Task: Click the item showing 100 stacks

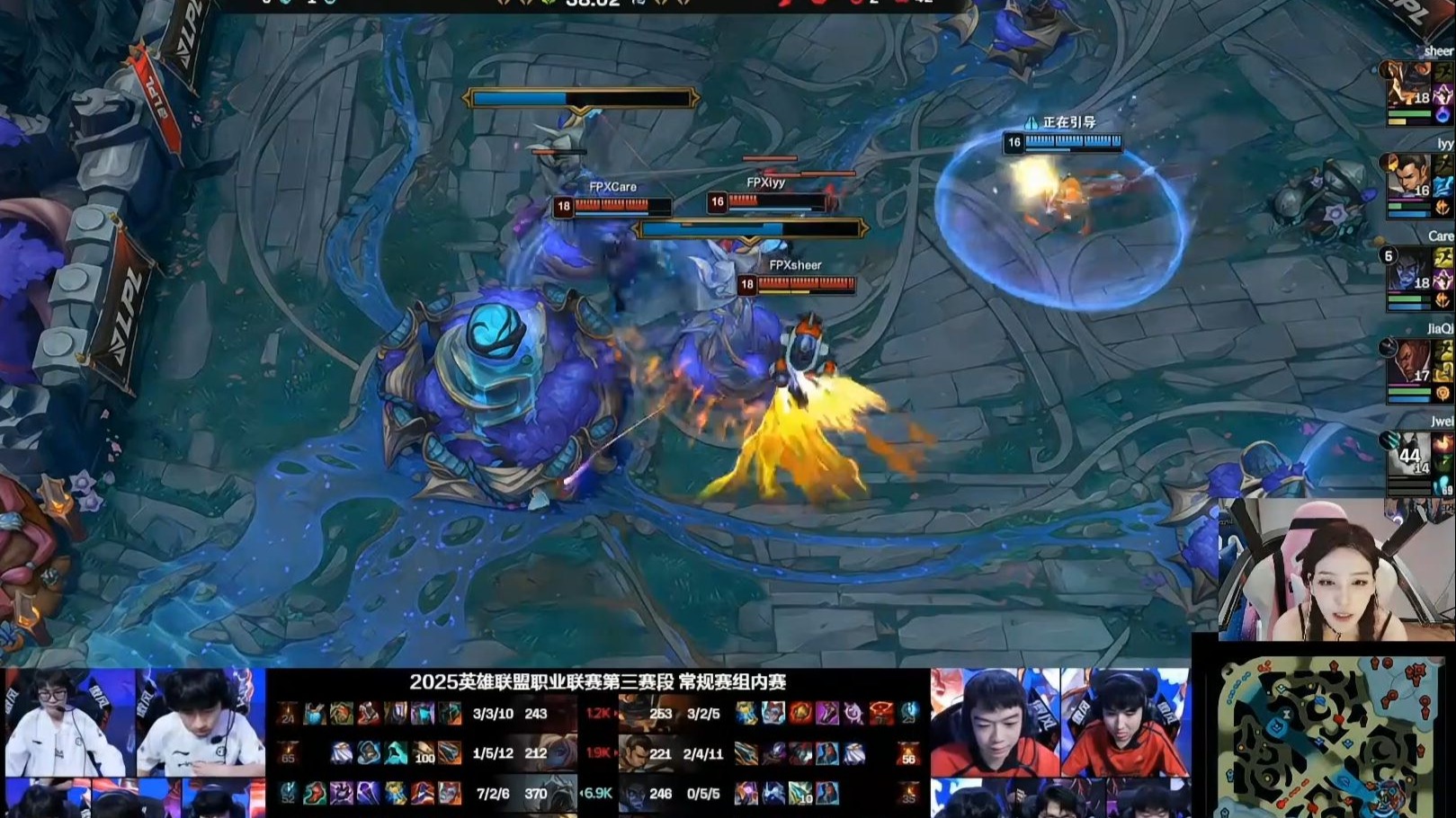Action: click(x=424, y=753)
